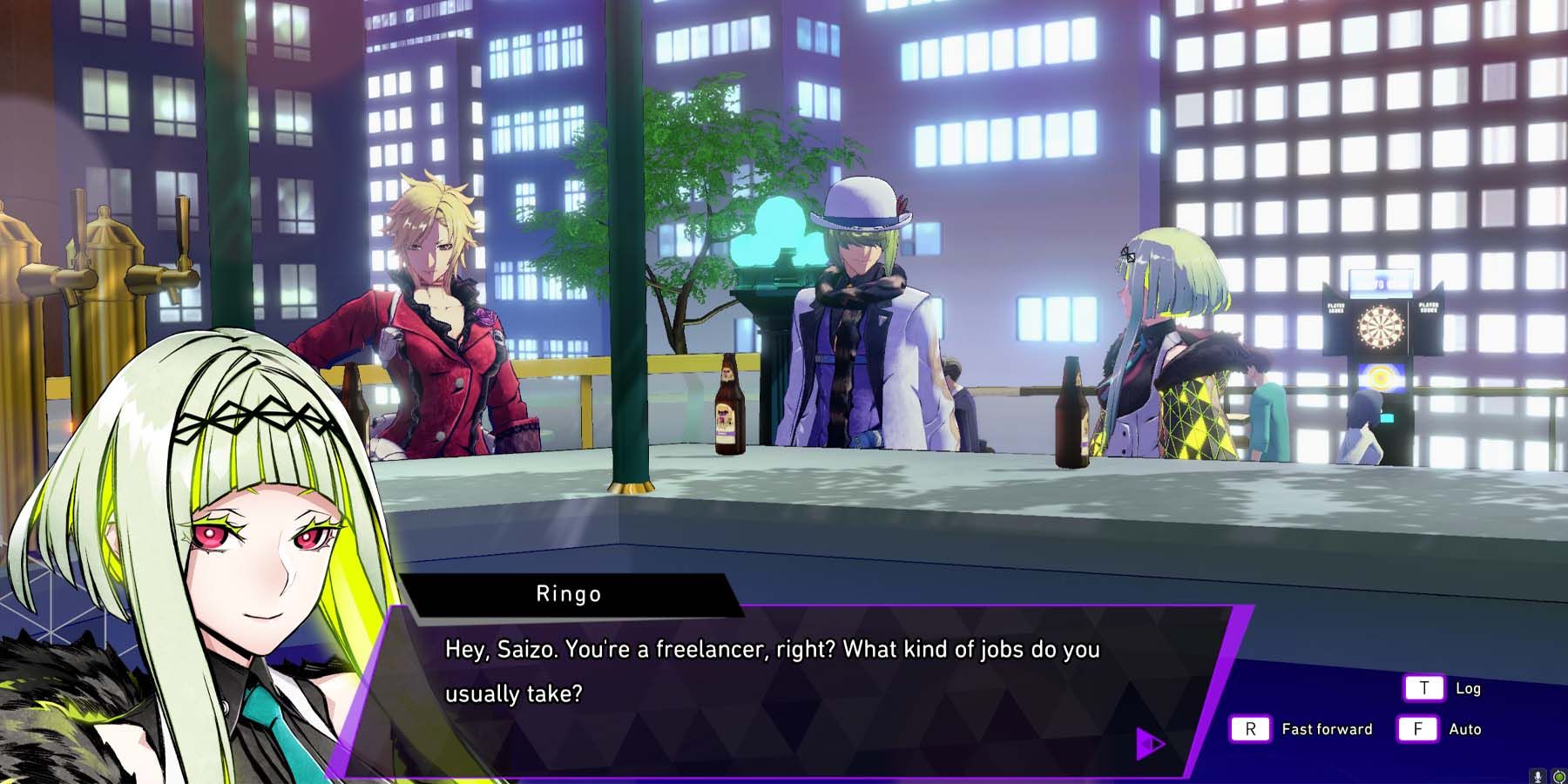Open the dialogue Log with the T button
The image size is (1568, 784).
(x=1423, y=687)
